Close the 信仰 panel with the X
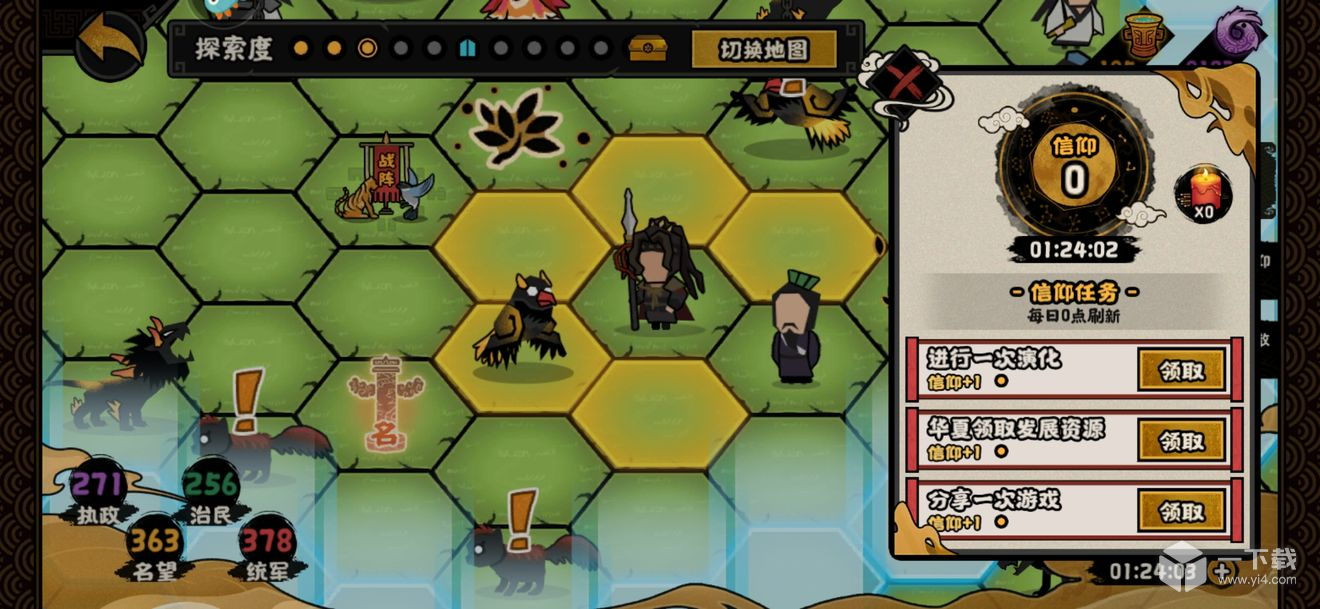 pos(903,82)
